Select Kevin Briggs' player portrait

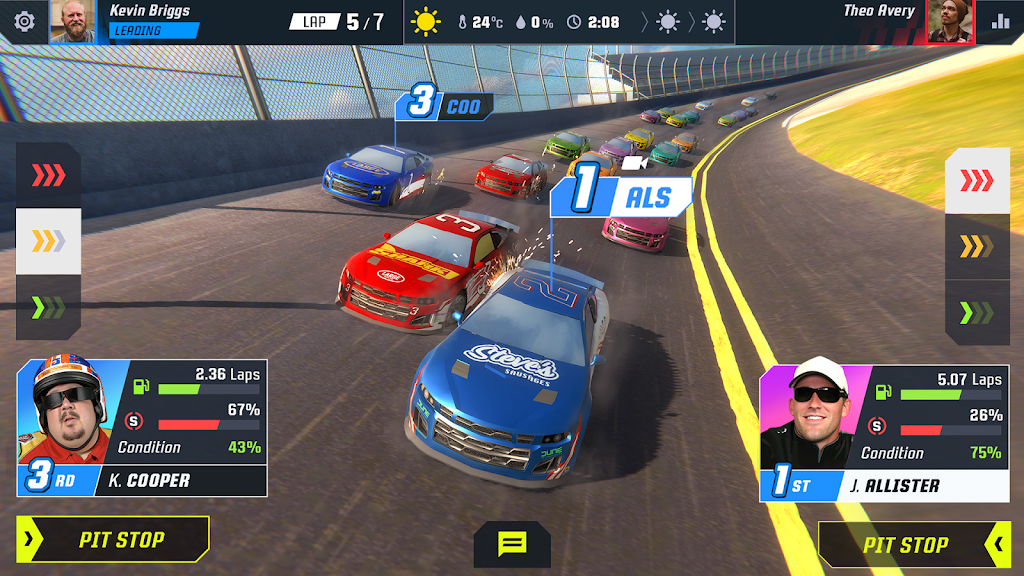[72, 22]
